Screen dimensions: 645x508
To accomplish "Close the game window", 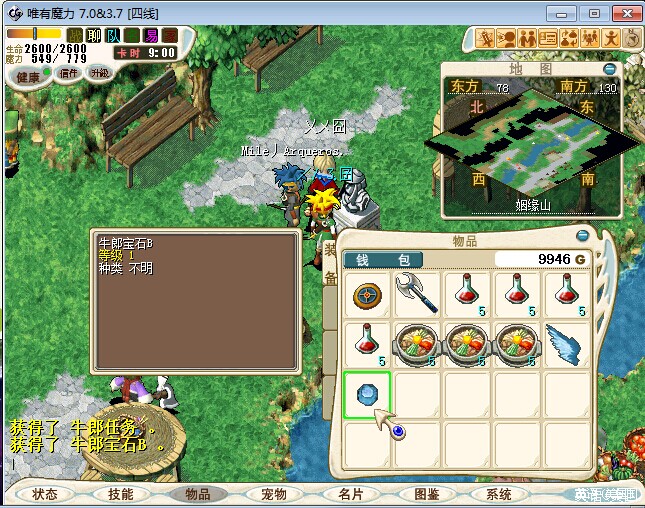I will [625, 13].
